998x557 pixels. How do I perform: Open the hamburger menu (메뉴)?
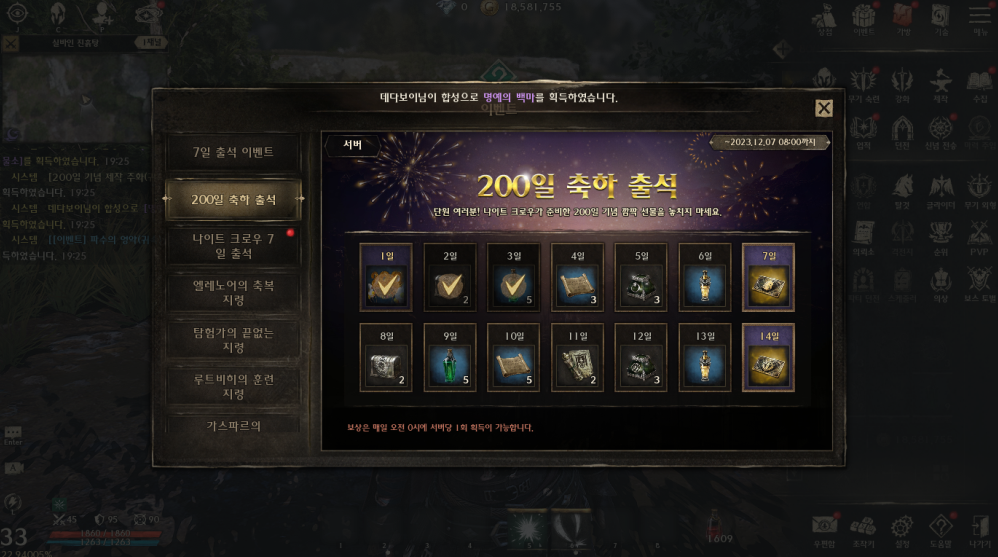click(x=979, y=18)
